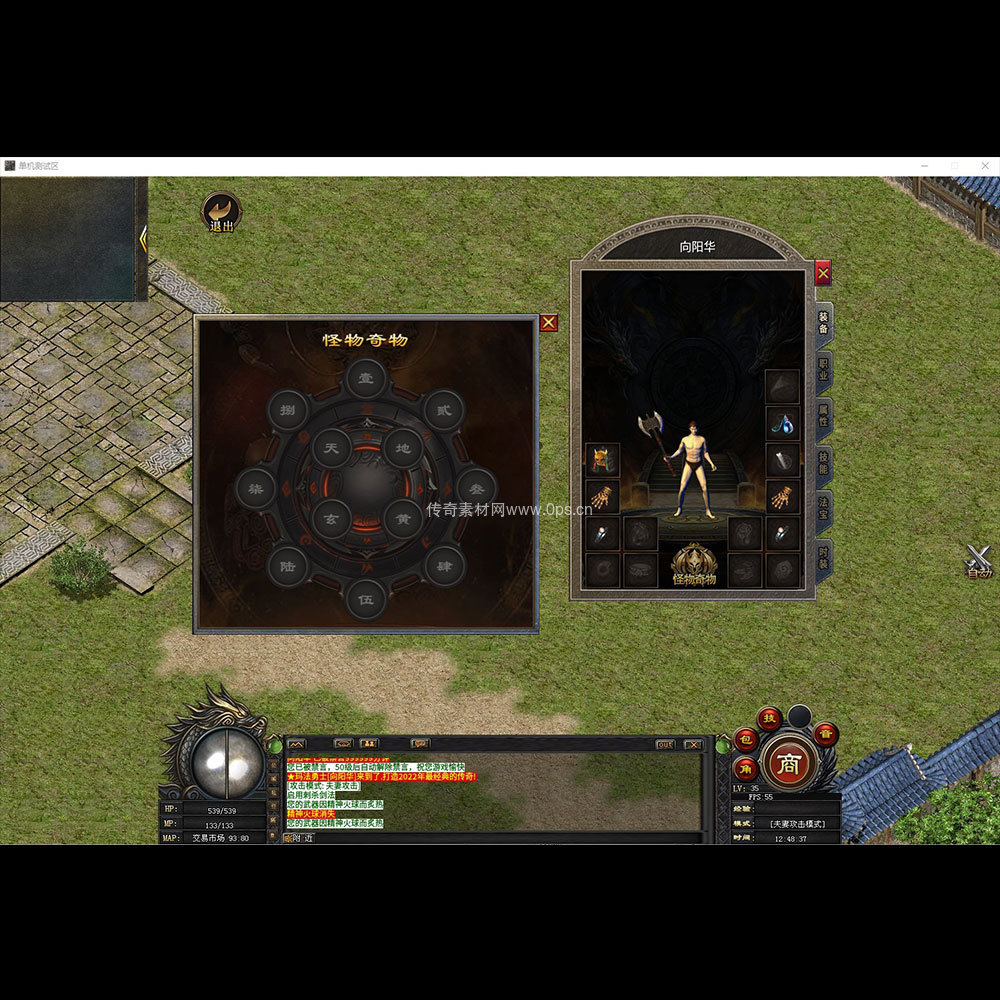The image size is (1000, 1000).
Task: Select the 叁 slot on the wheel
Action: tap(476, 489)
